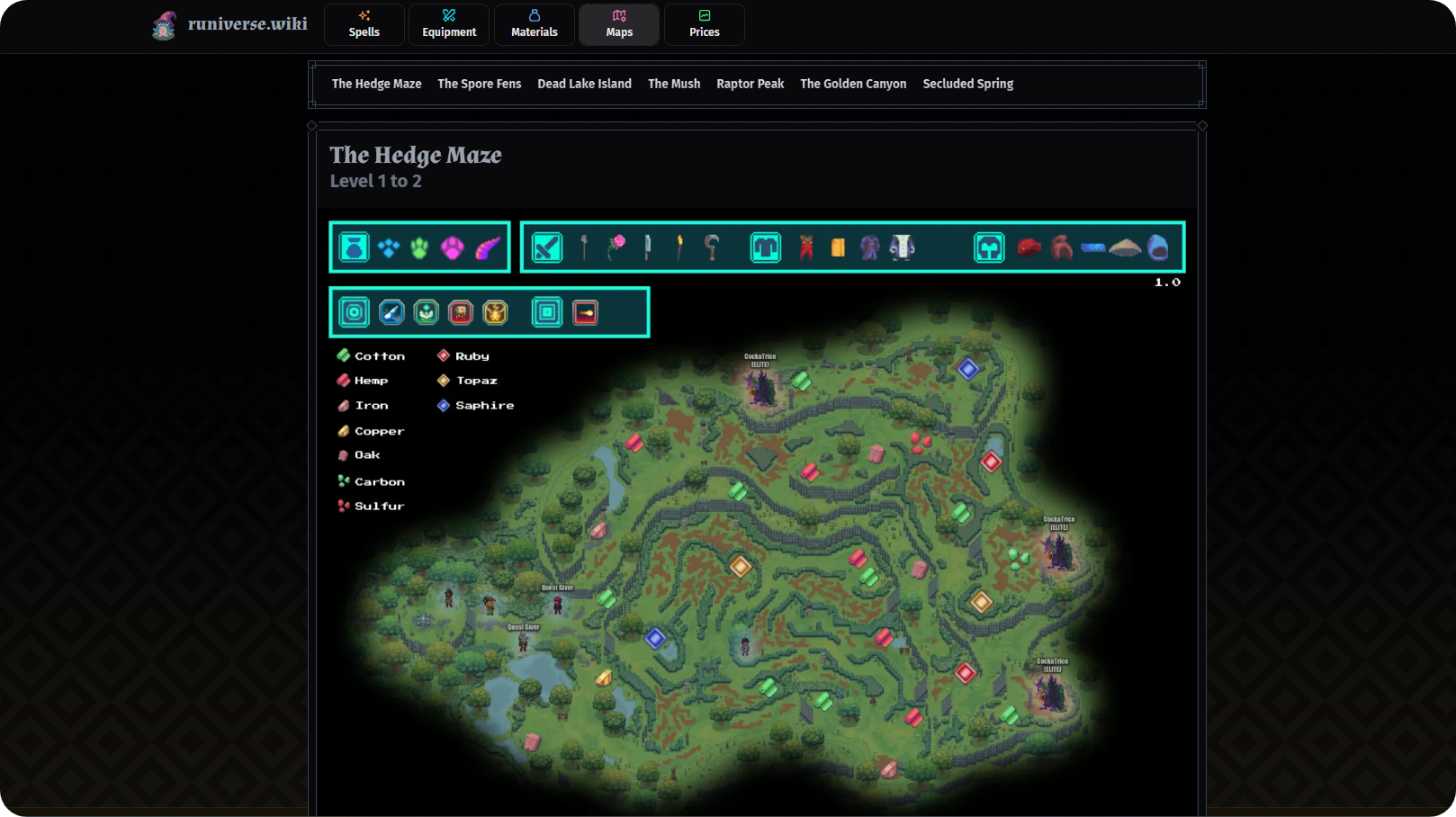Click the green paw print icon
The width and height of the screenshot is (1456, 817).
(x=420, y=247)
